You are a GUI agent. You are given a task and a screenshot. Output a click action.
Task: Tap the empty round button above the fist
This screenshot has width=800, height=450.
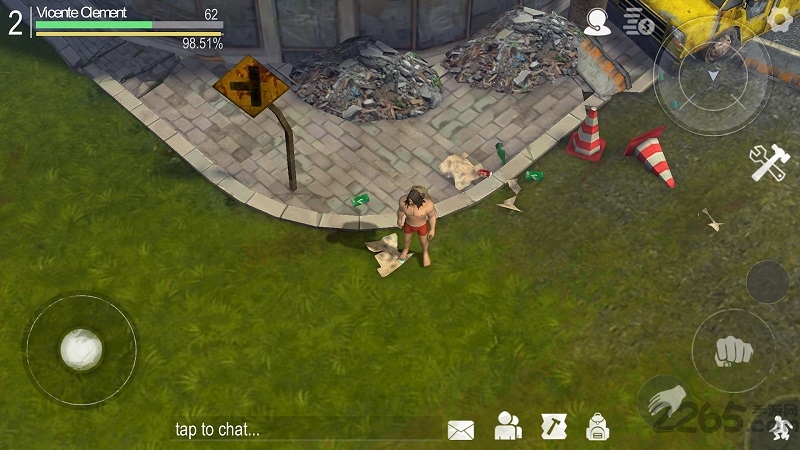click(767, 282)
